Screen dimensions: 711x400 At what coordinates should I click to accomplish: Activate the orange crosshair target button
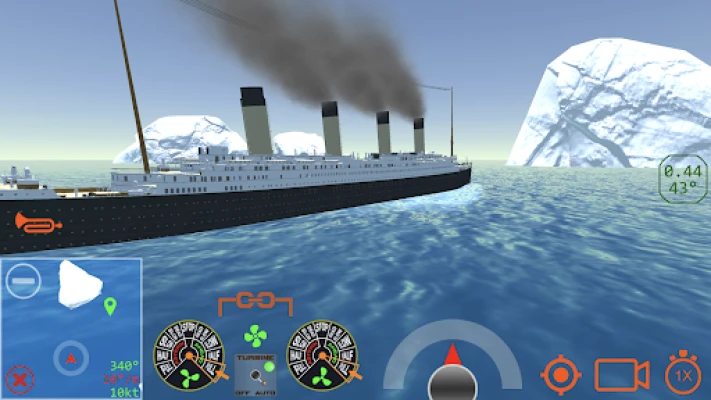click(561, 375)
